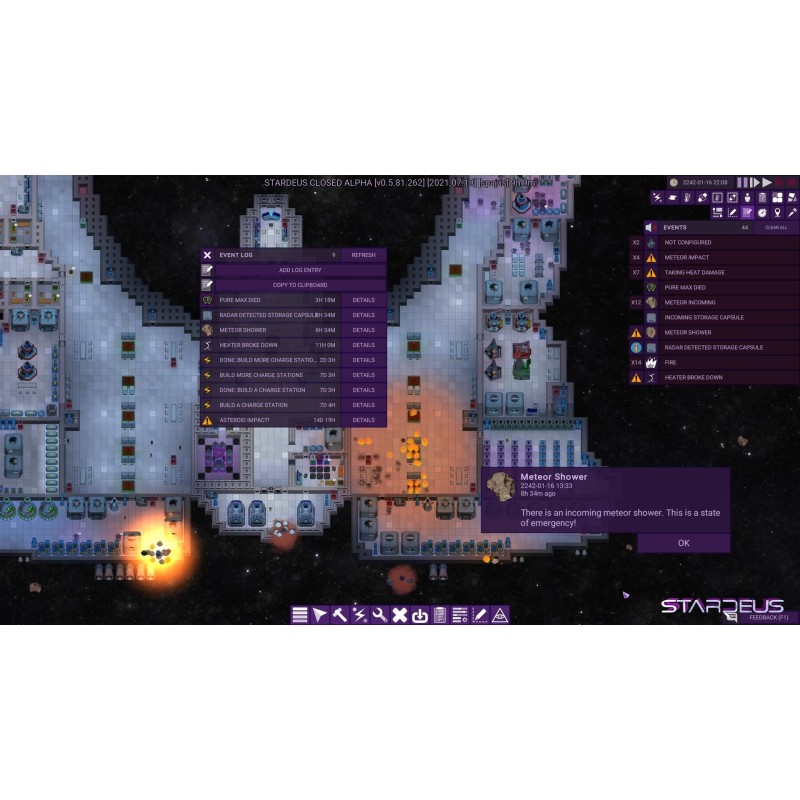Confirm Meteor Shower alert with OK
800x800 pixels.
683,543
